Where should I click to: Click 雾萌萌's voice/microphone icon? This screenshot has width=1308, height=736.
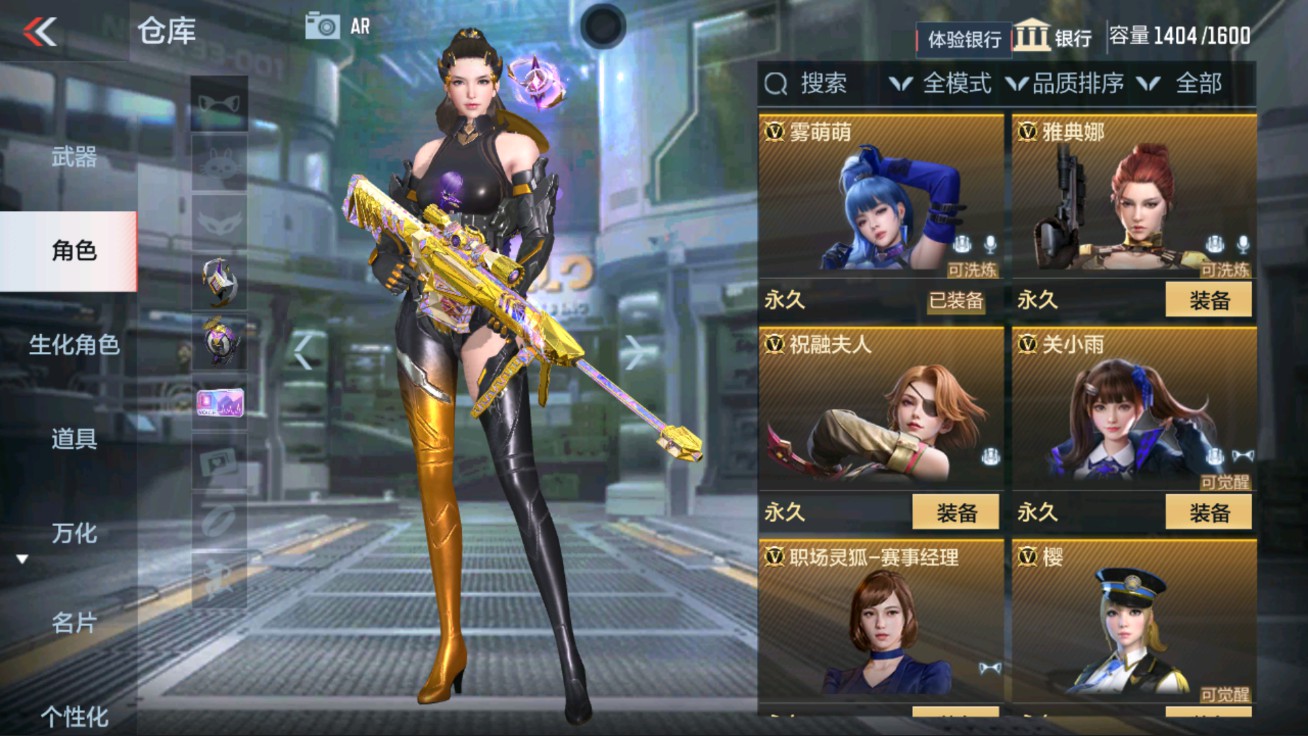point(990,246)
